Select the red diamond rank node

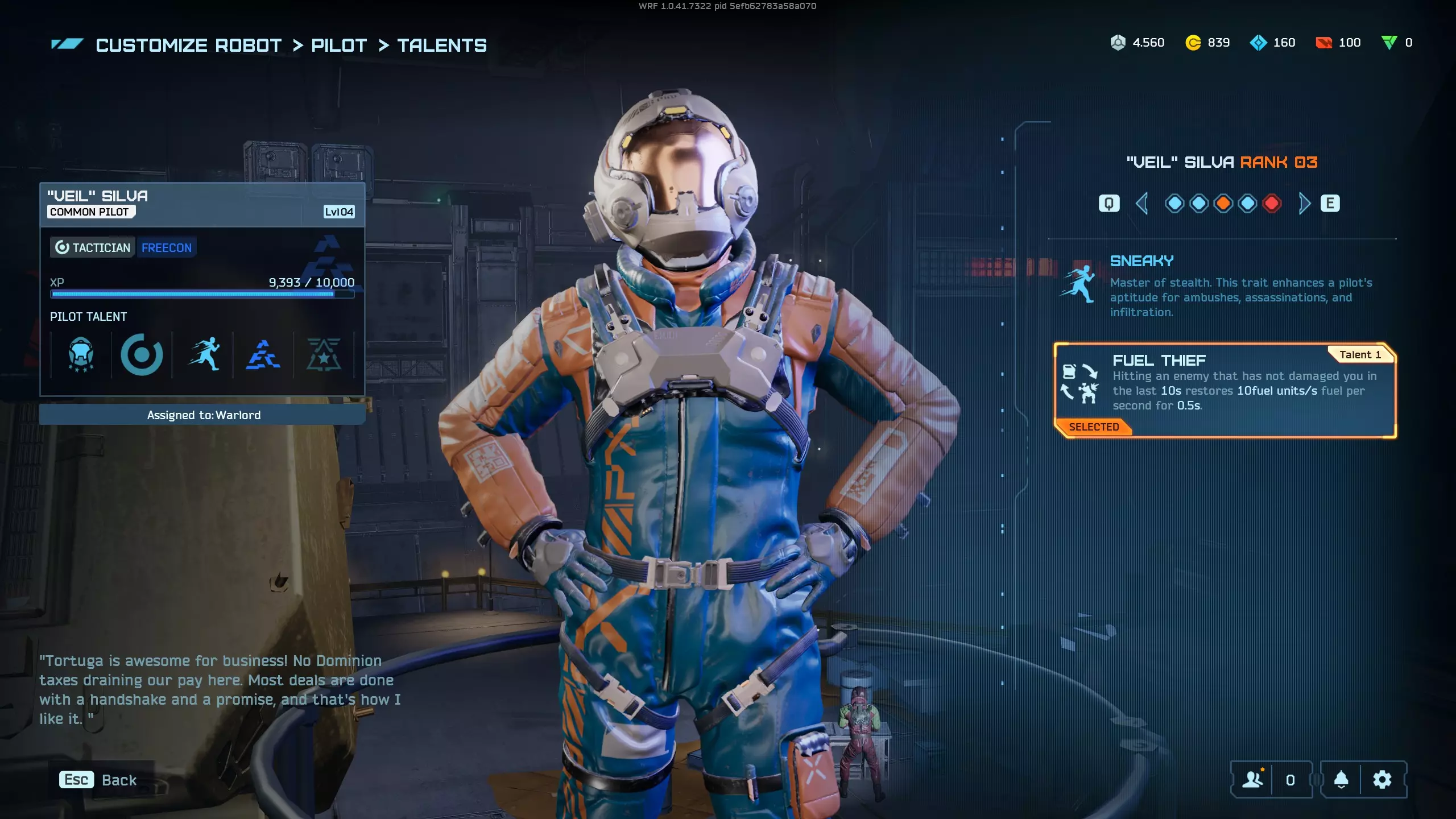(x=1272, y=204)
